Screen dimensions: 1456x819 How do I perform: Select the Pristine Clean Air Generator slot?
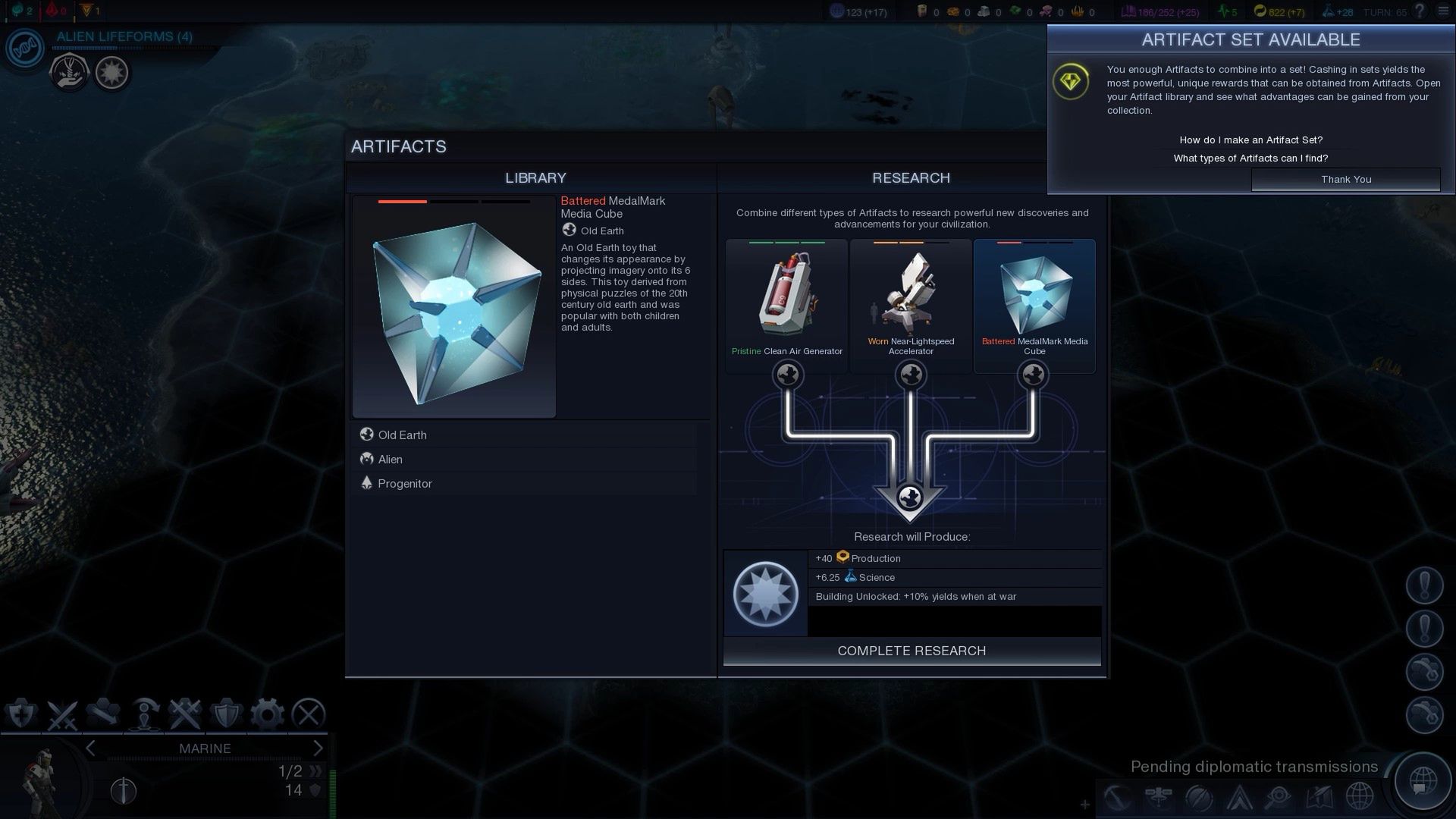[786, 303]
